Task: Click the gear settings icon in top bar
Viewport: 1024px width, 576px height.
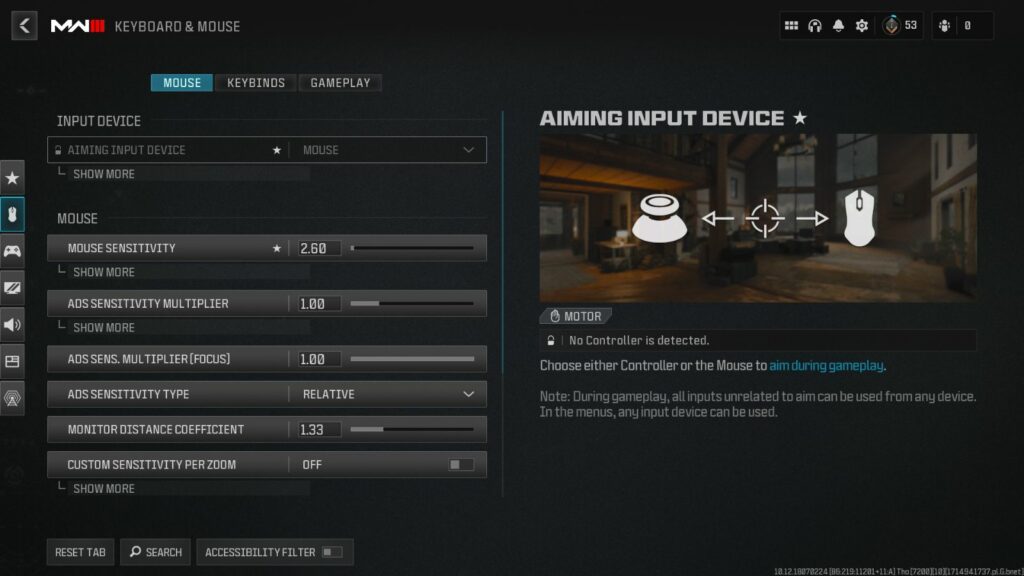Action: tap(861, 26)
